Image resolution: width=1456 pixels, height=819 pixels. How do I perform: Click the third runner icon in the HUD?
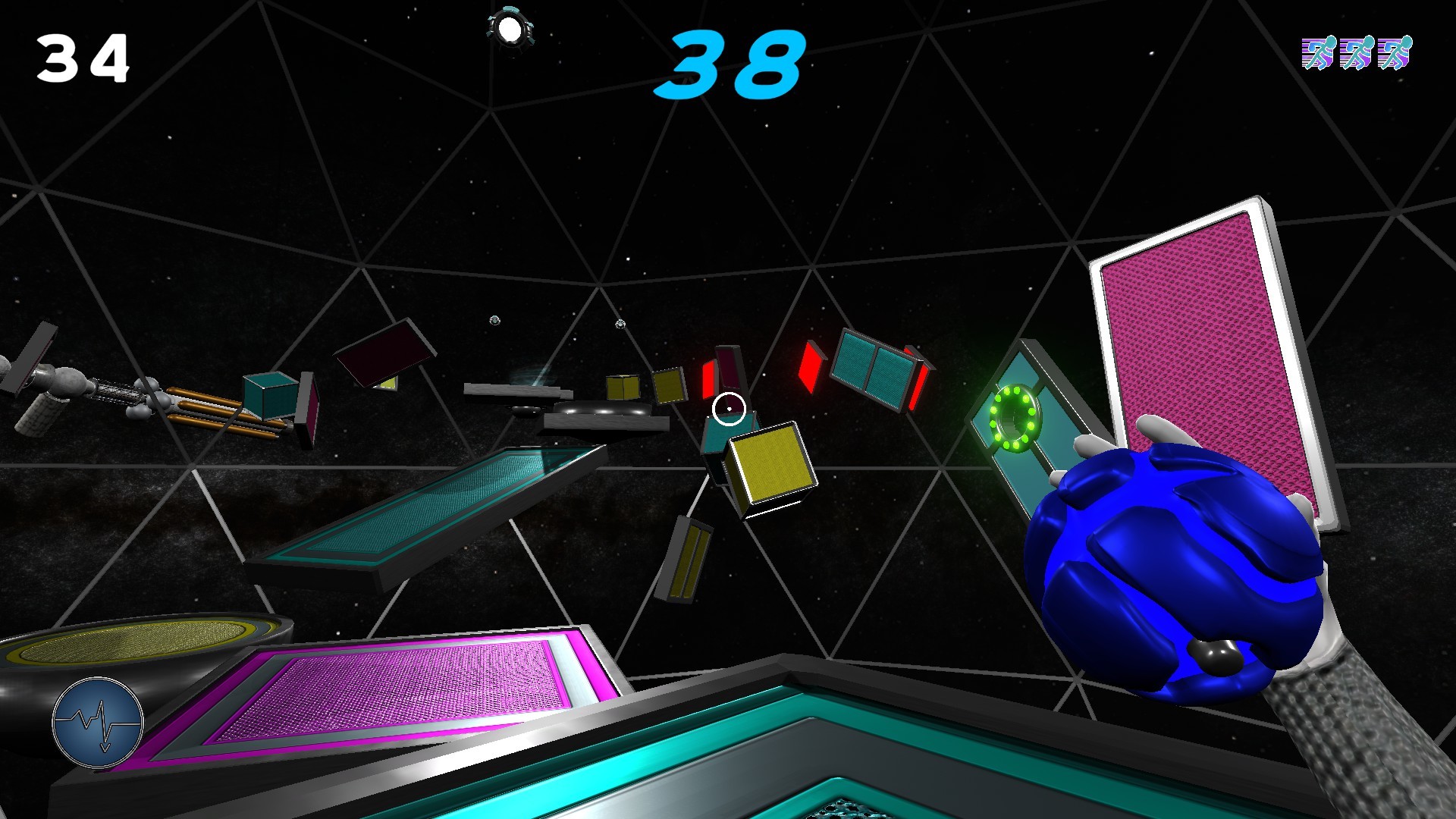click(x=1395, y=53)
